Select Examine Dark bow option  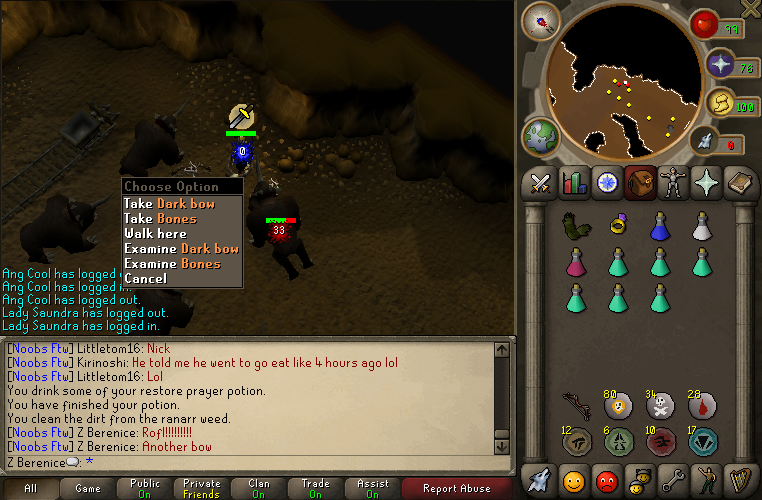point(181,249)
